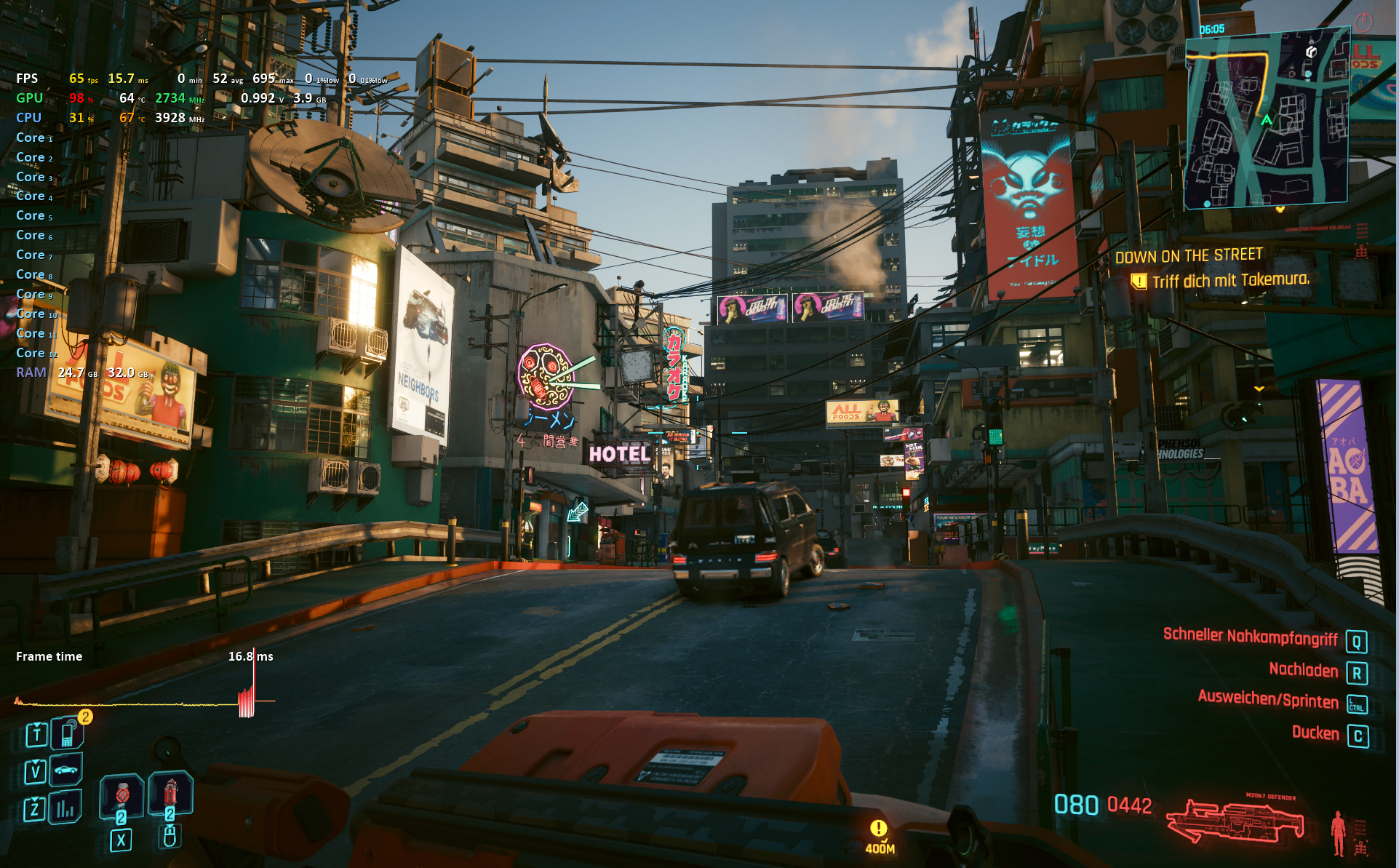This screenshot has height=868, width=1399.
Task: Click the 400M quest waypoint marker
Action: click(879, 836)
